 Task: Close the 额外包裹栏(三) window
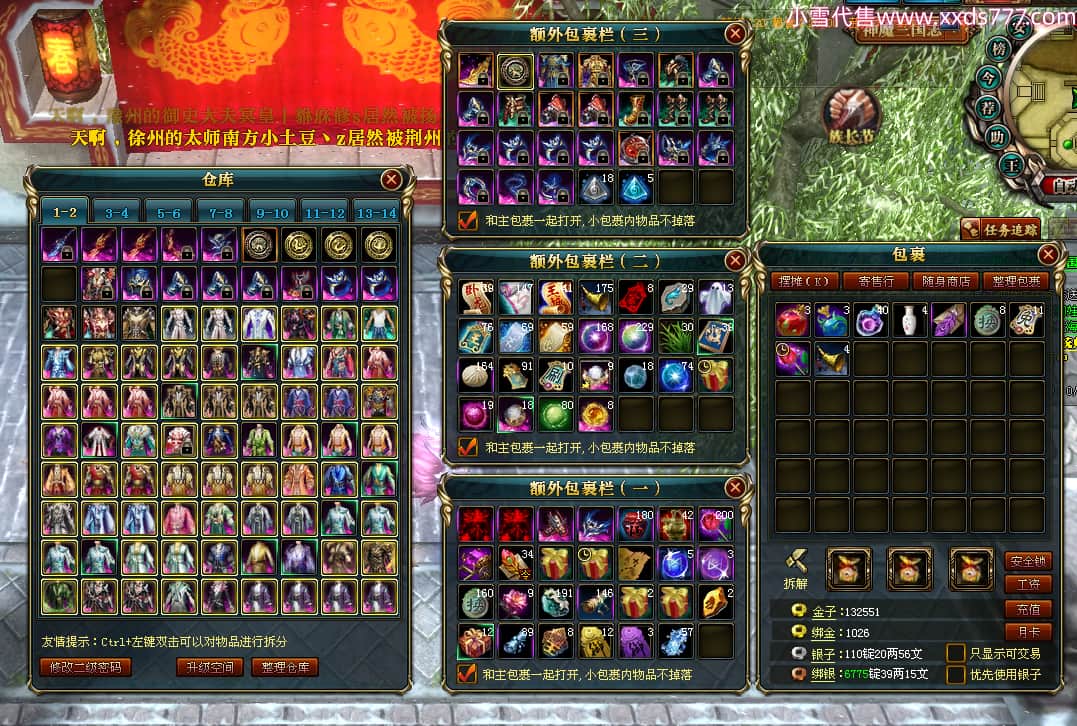tap(735, 33)
